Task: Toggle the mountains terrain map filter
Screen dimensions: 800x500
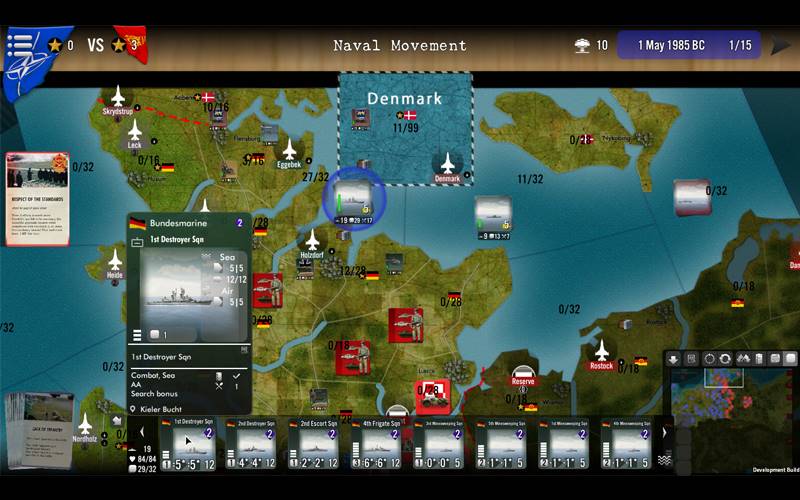Action: click(x=743, y=359)
